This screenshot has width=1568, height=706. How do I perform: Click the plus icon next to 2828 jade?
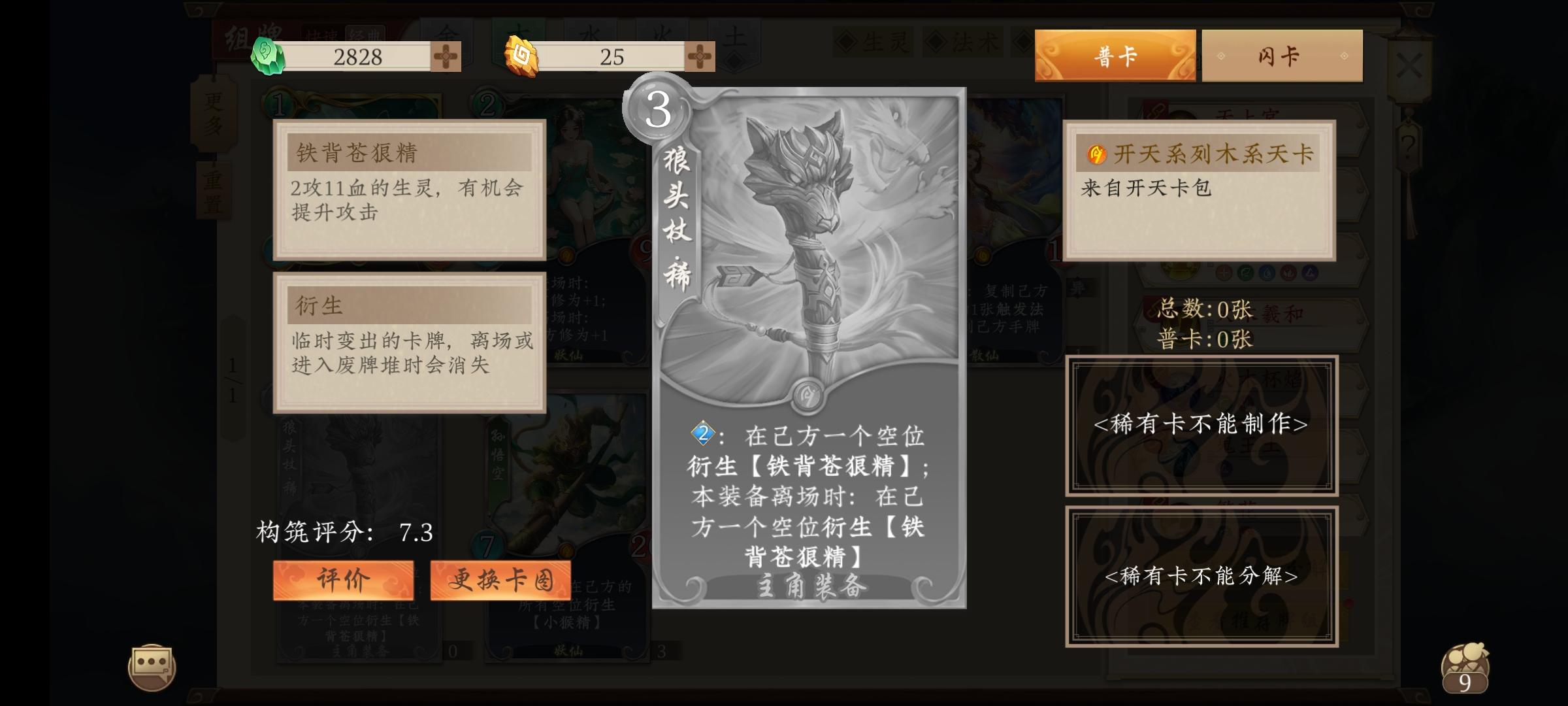pos(446,58)
